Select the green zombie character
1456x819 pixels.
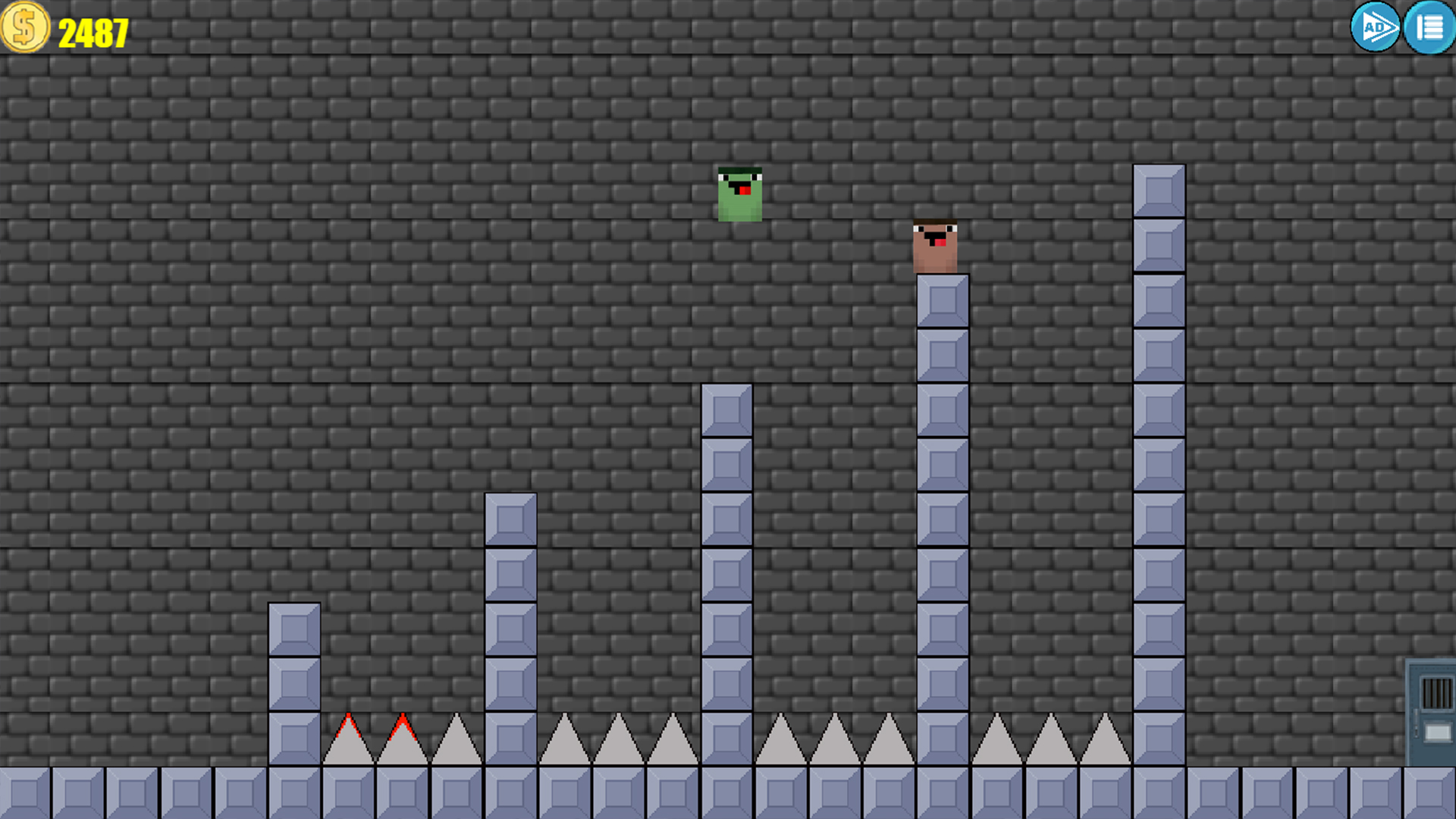tap(739, 196)
